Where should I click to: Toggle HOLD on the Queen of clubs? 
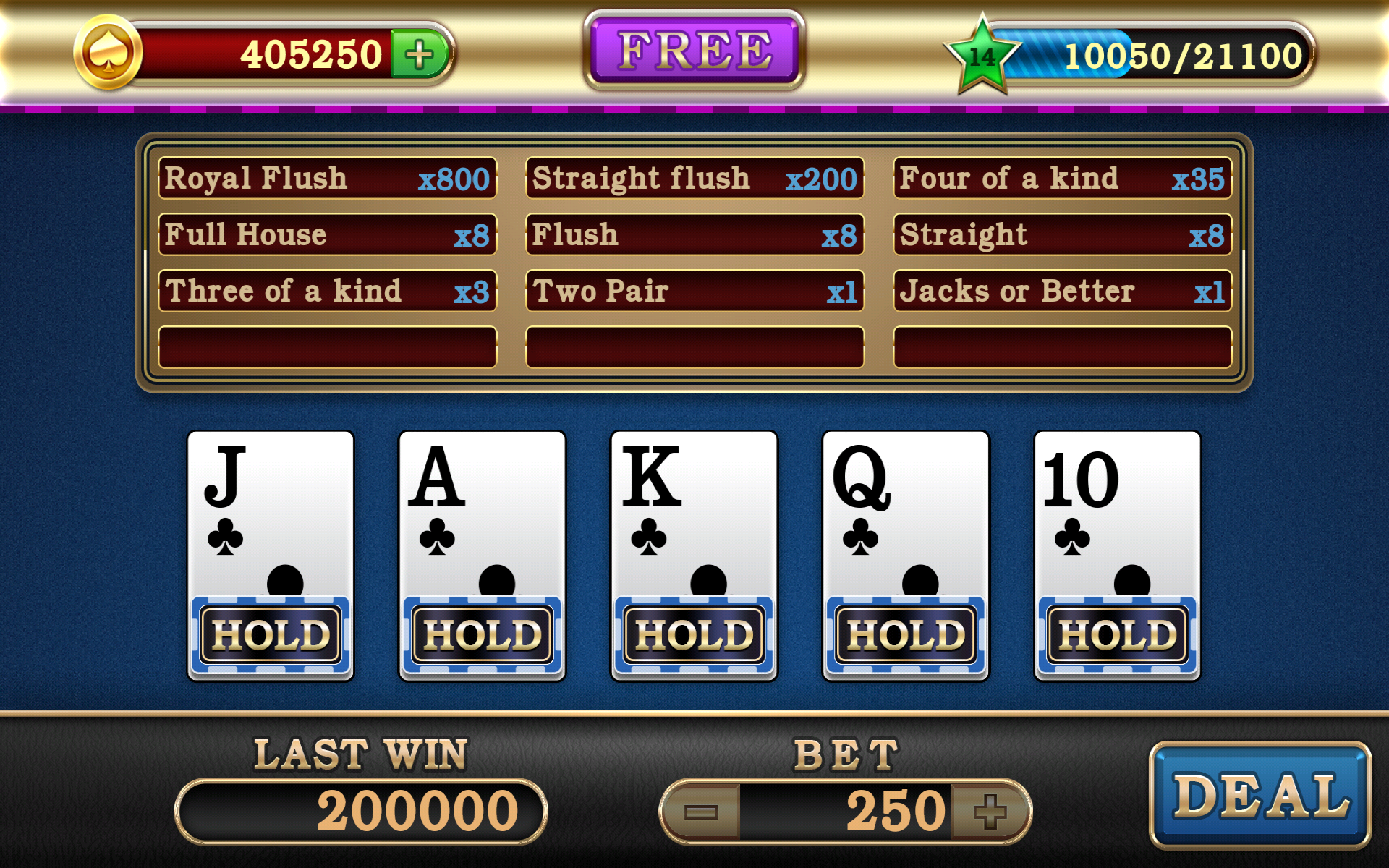(x=906, y=634)
